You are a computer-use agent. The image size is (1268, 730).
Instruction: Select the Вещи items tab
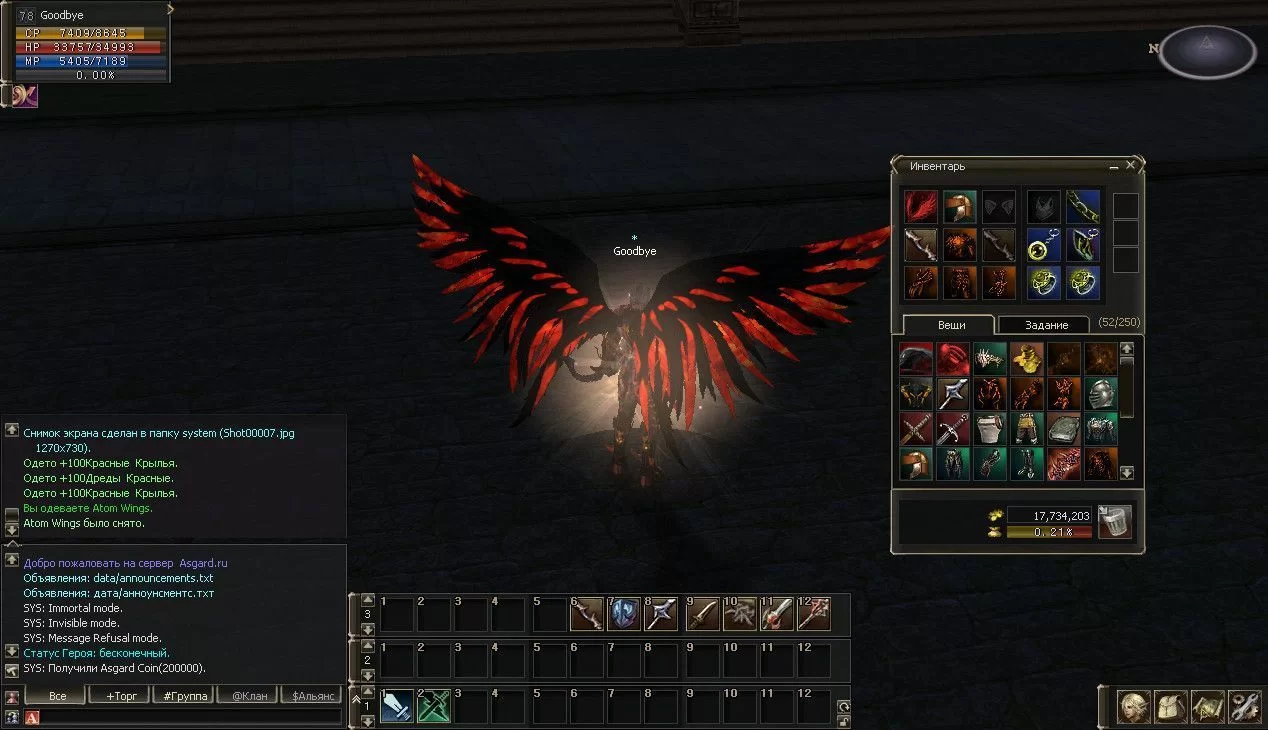[x=950, y=325]
